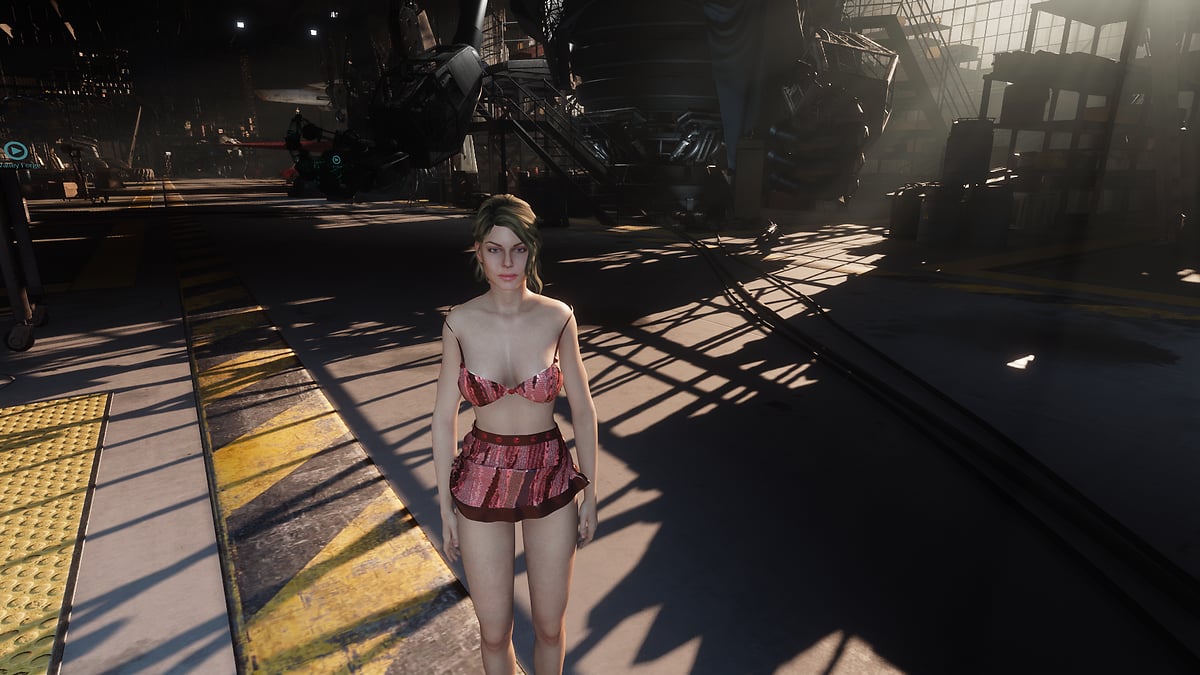1200x675 pixels.
Task: Select the large labeled teal play-arrow marker
Action: tap(15, 151)
